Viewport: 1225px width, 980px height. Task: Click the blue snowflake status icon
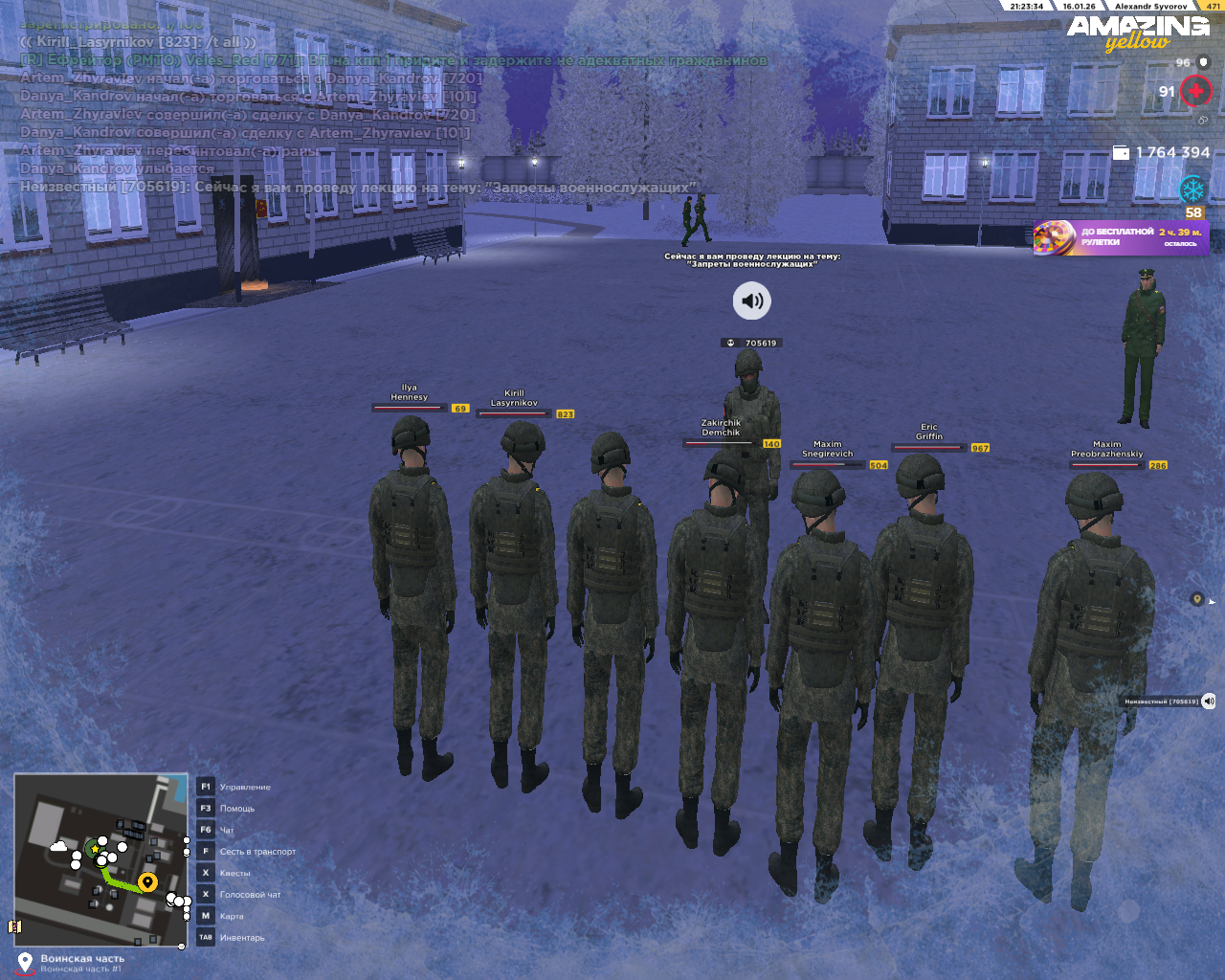click(1192, 189)
